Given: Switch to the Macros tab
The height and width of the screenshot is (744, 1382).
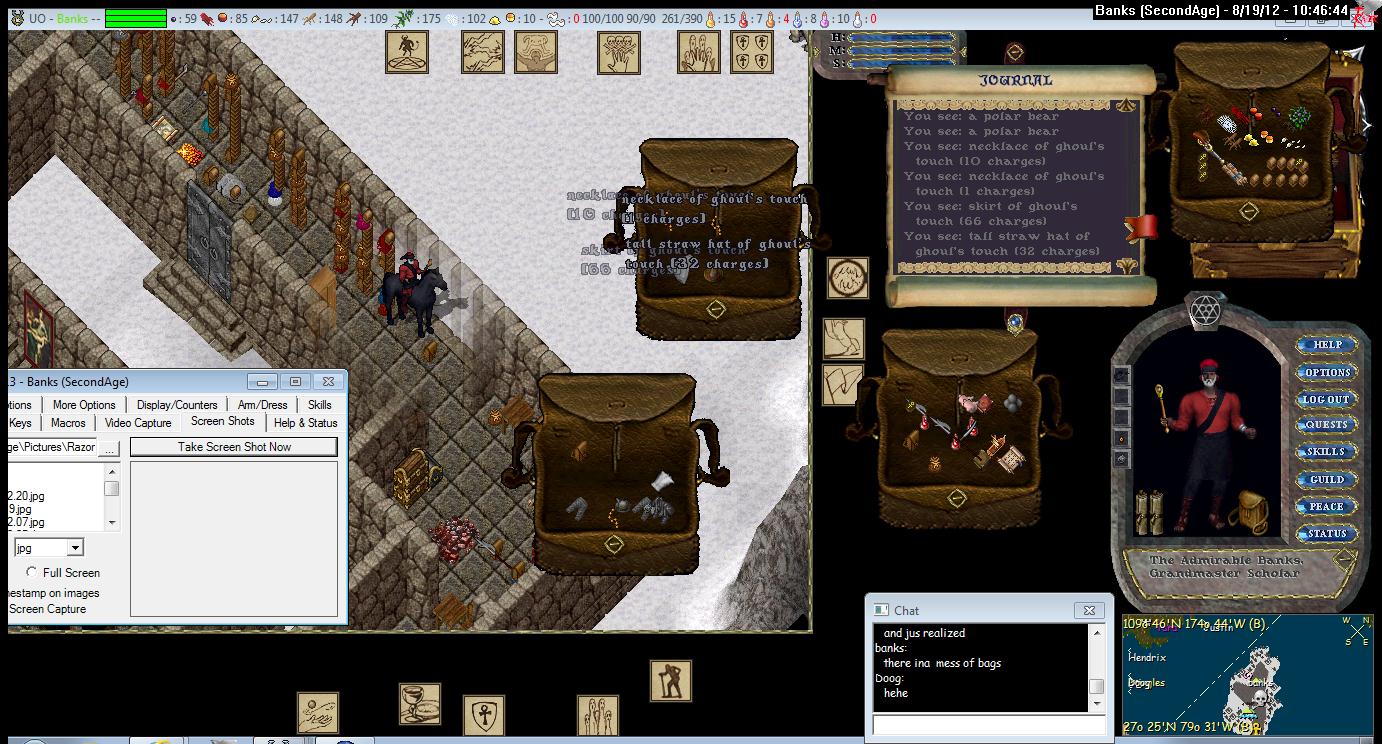Looking at the screenshot, I should point(68,423).
